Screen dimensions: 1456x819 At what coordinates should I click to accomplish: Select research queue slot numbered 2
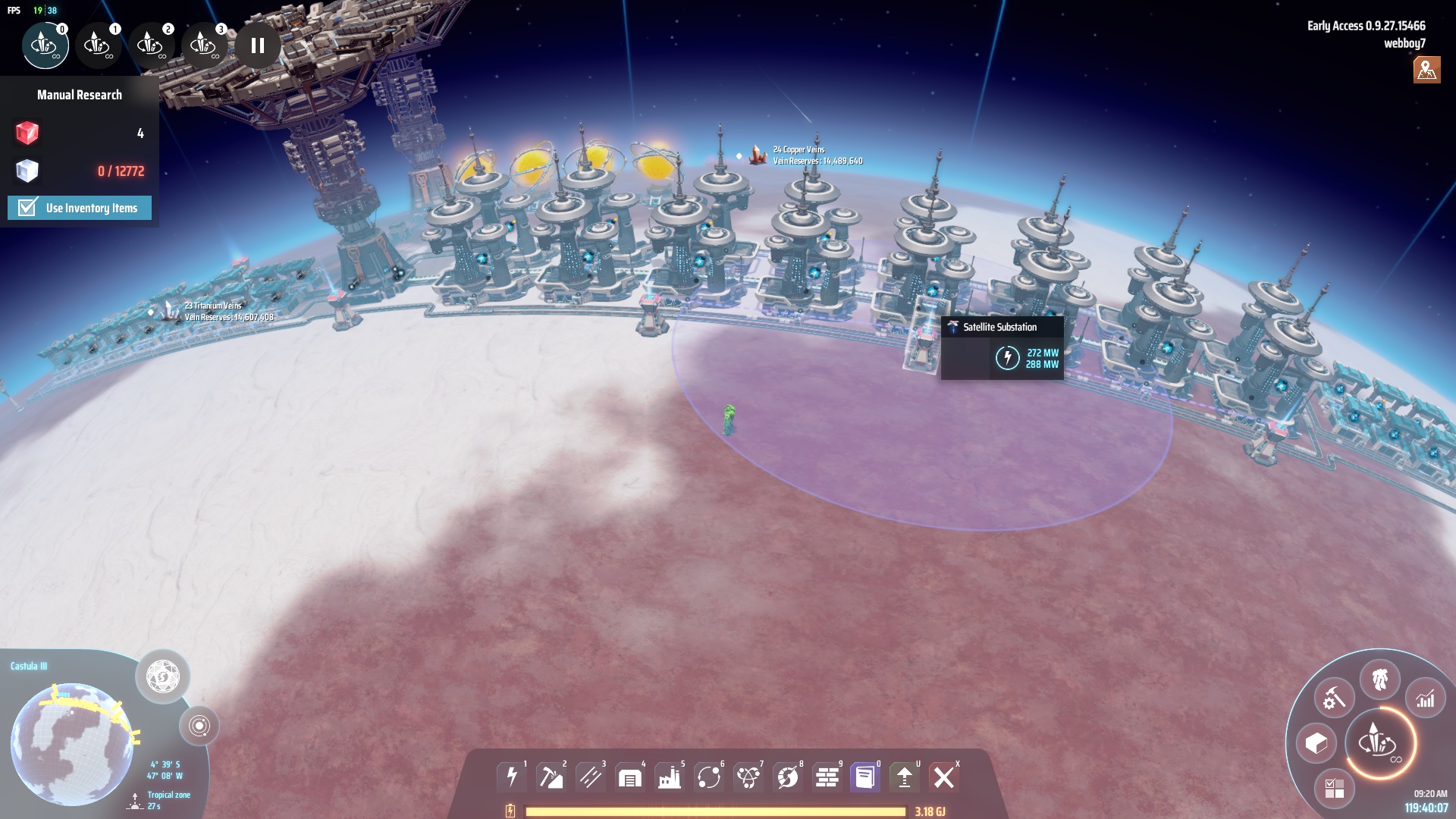151,45
